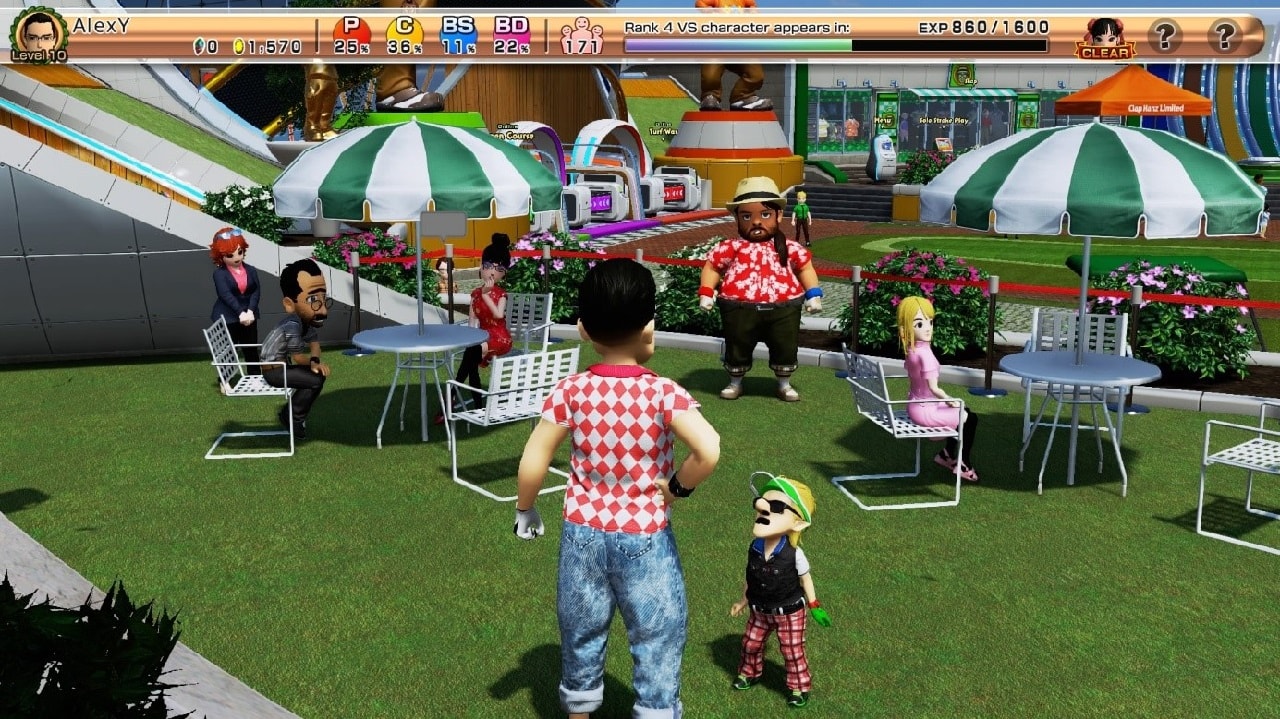This screenshot has width=1280, height=719.
Task: Click the AlexY player avatar portrait
Action: [38, 32]
